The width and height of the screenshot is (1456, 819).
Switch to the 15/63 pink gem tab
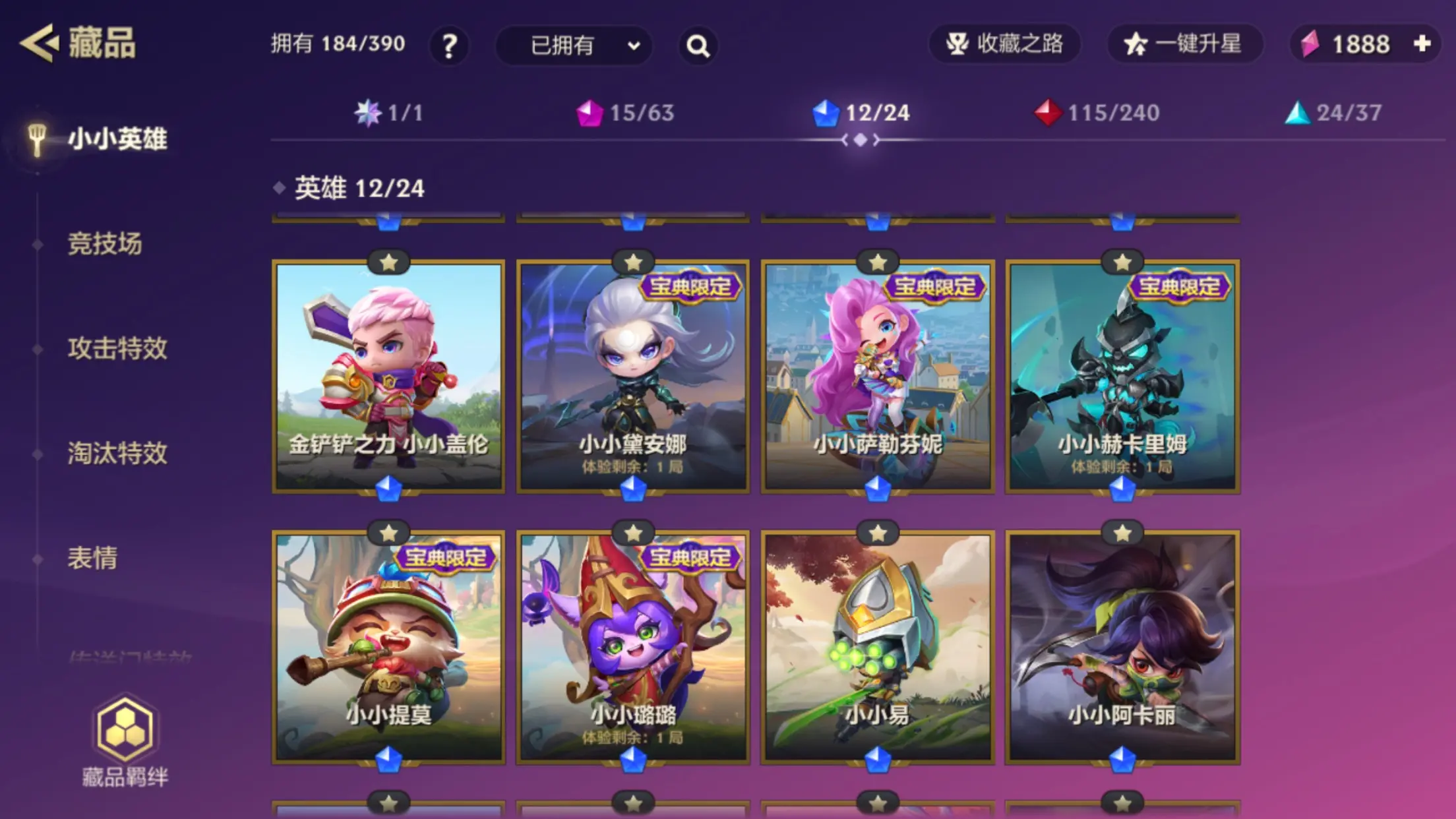(625, 113)
